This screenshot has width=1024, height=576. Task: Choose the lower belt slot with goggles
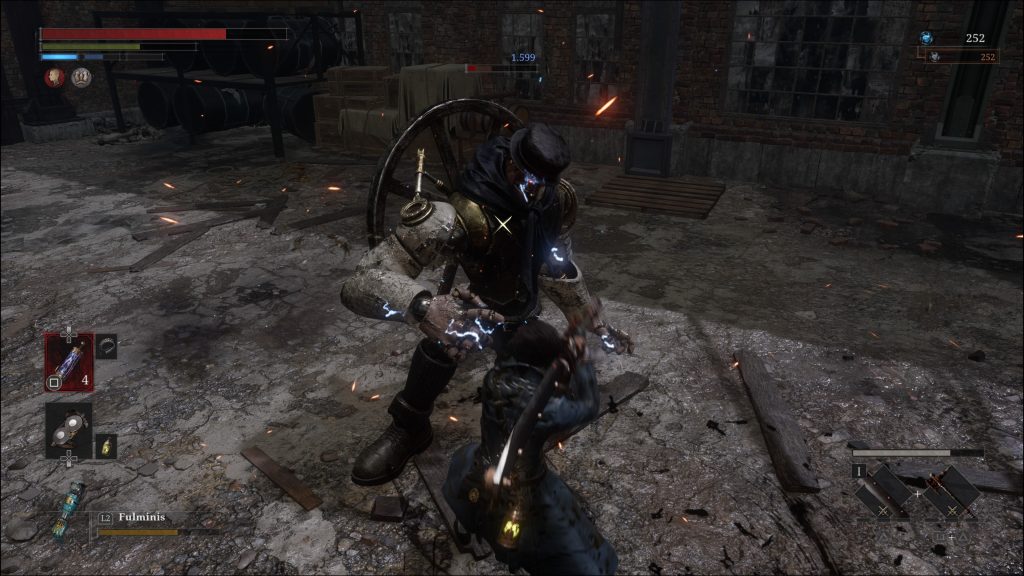click(68, 428)
